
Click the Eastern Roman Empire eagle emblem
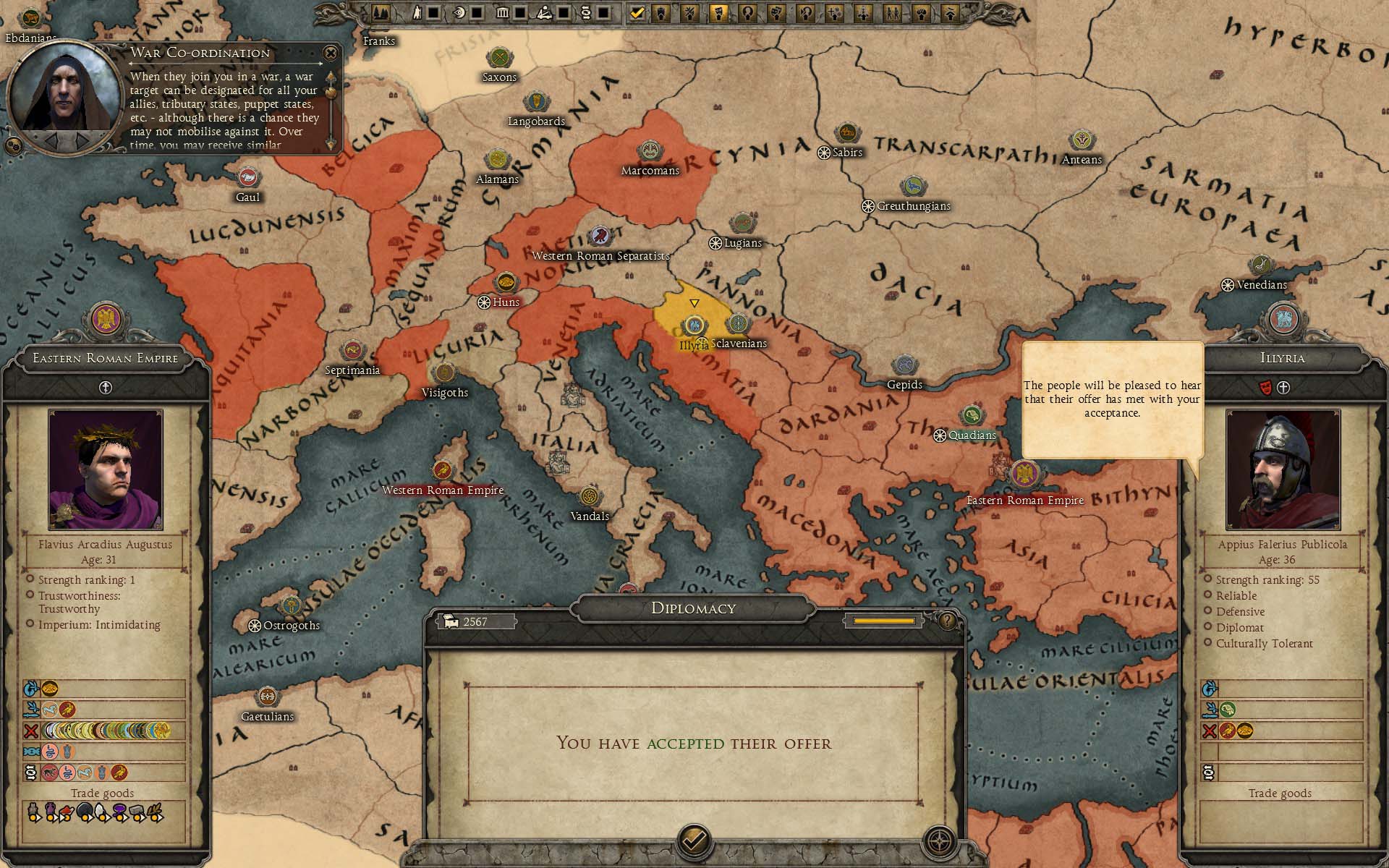106,320
